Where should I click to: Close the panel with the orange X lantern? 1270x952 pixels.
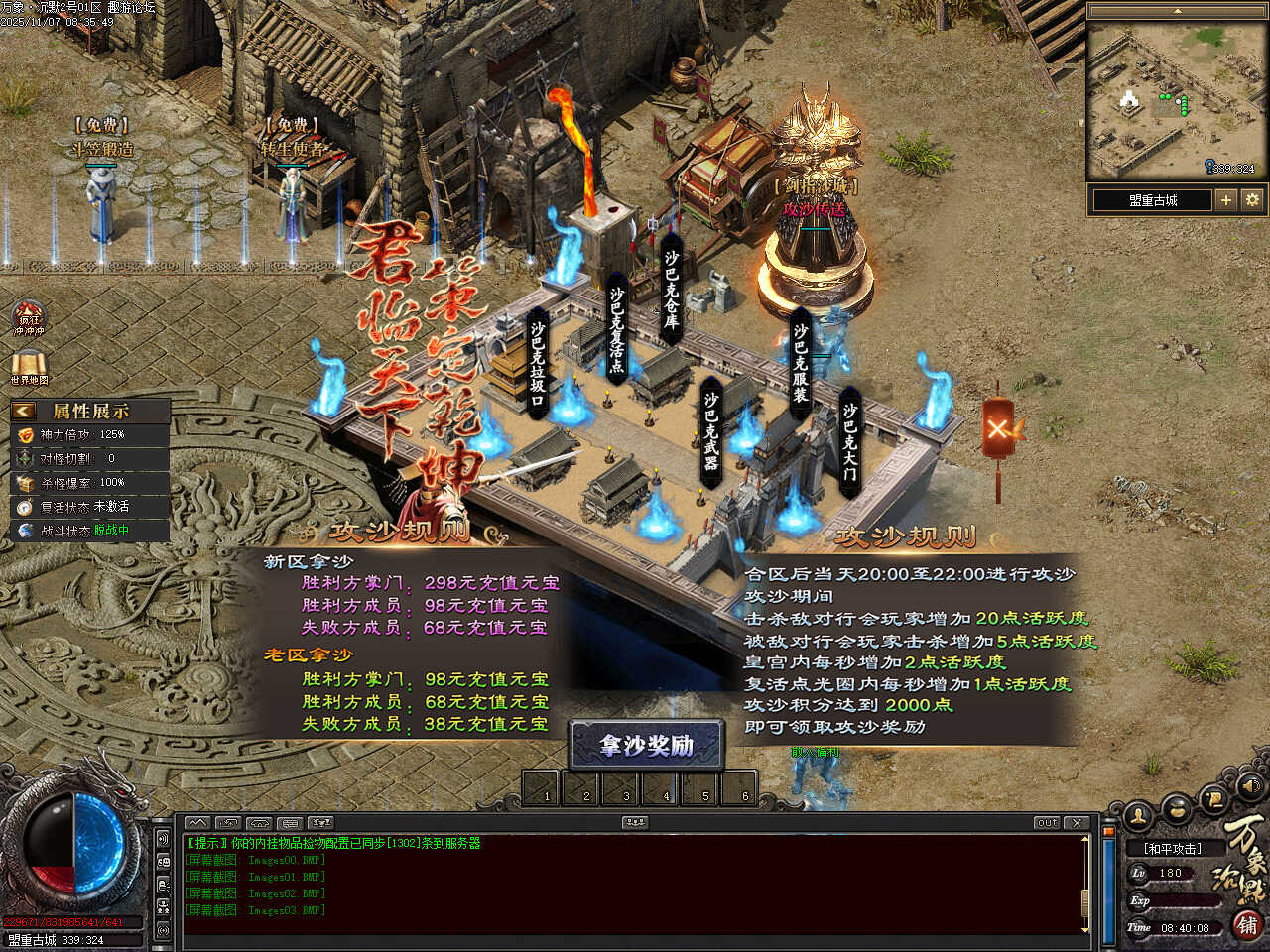point(998,429)
